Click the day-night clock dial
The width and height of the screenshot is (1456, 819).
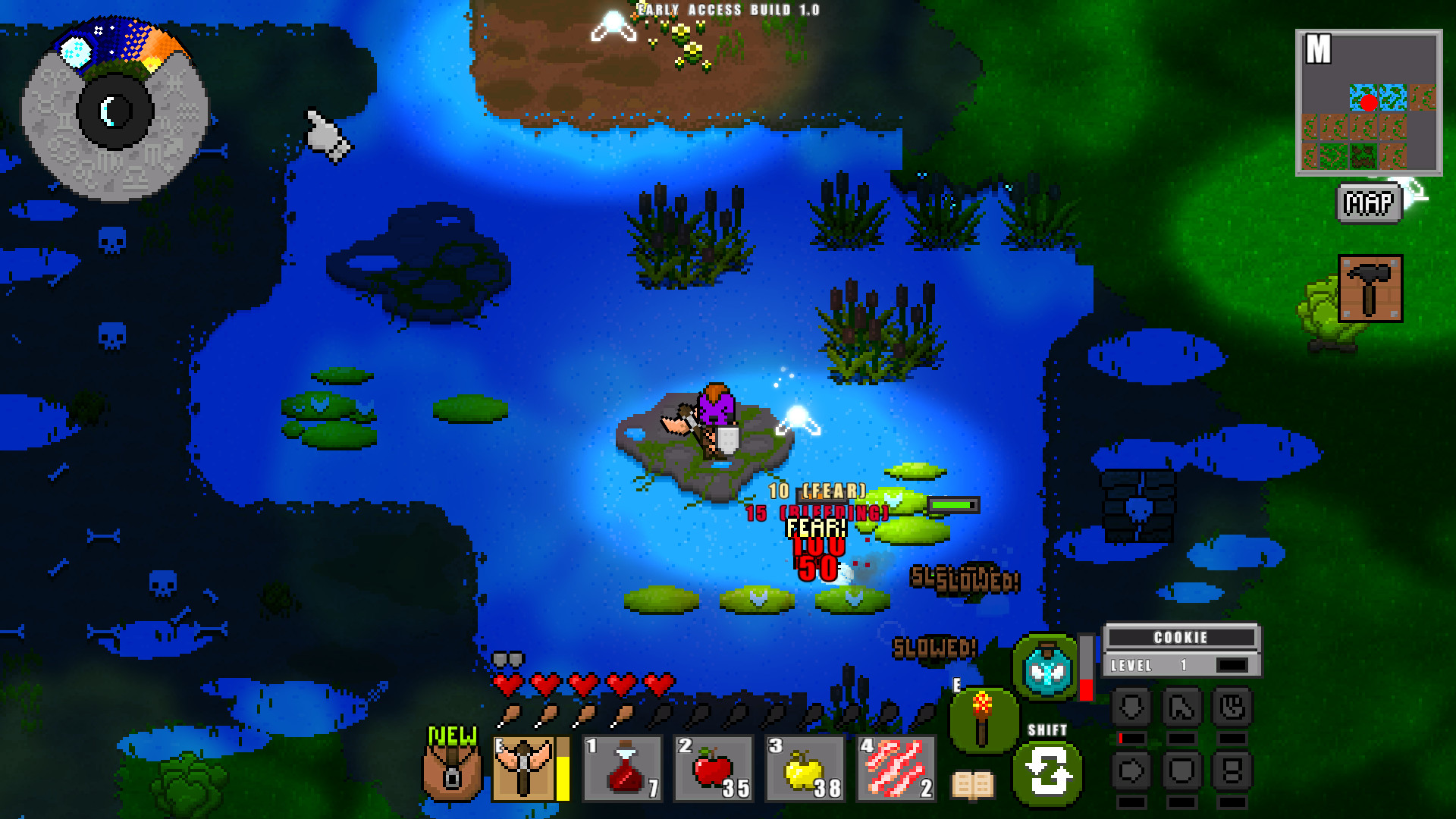click(x=114, y=110)
